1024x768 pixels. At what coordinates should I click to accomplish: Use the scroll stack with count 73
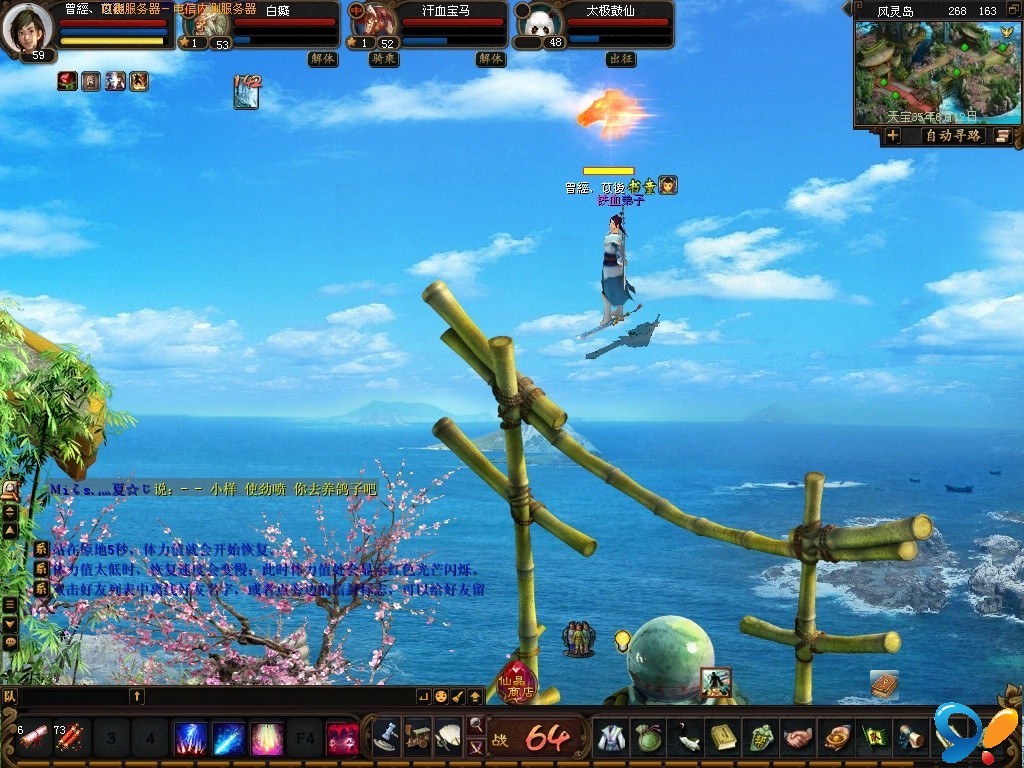[70, 739]
